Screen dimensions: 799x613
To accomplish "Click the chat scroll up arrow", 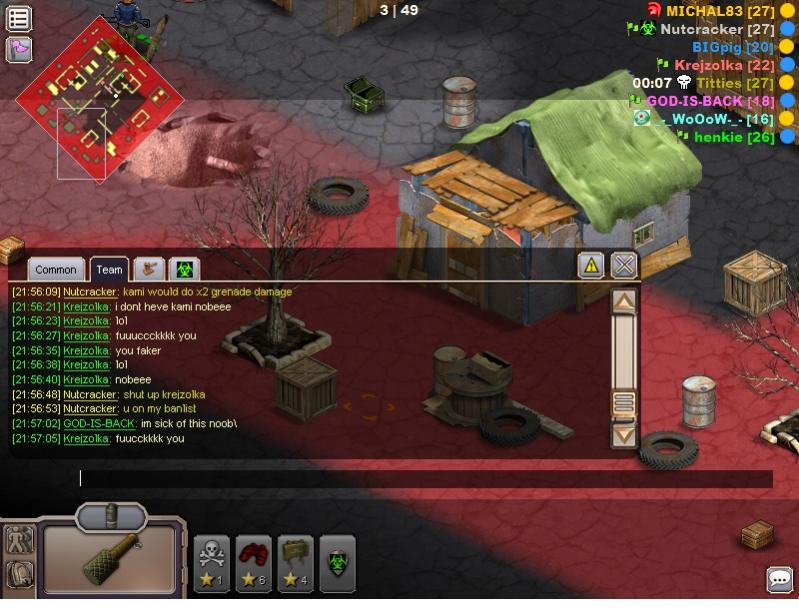I will coord(624,301).
